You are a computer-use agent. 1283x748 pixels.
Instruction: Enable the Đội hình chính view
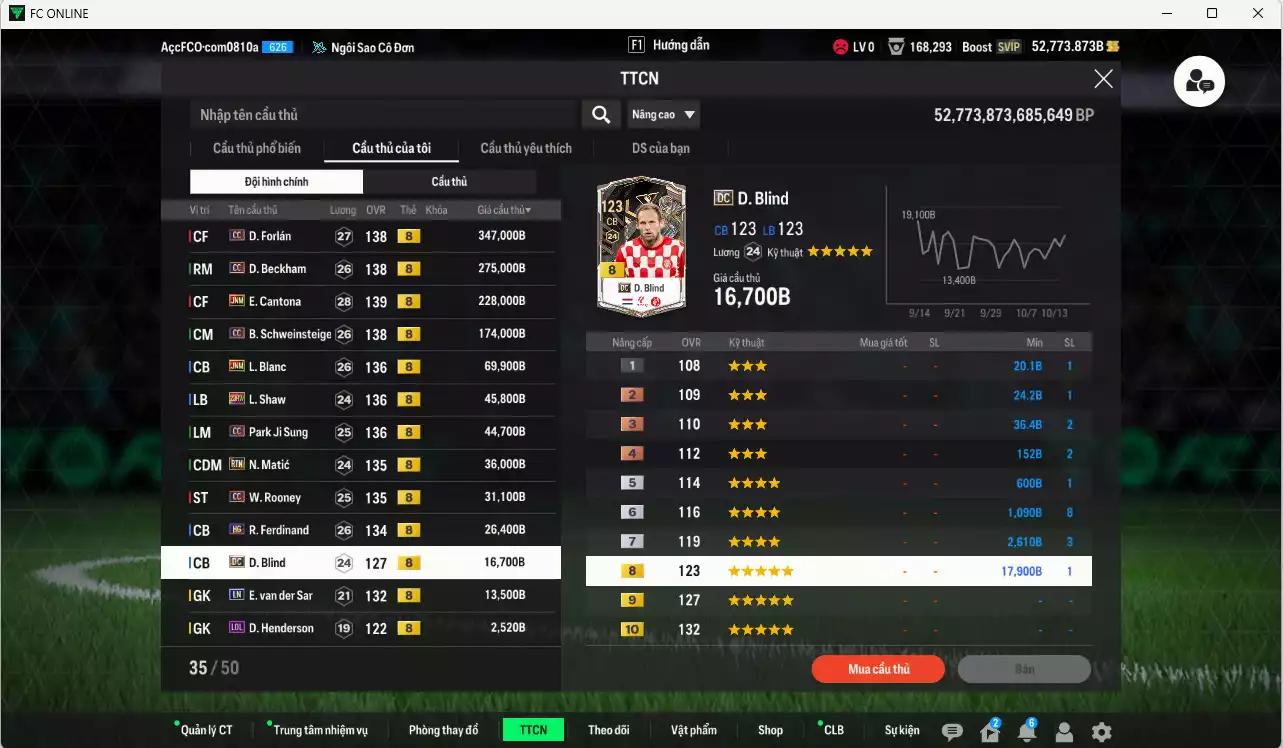pyautogui.click(x=276, y=181)
